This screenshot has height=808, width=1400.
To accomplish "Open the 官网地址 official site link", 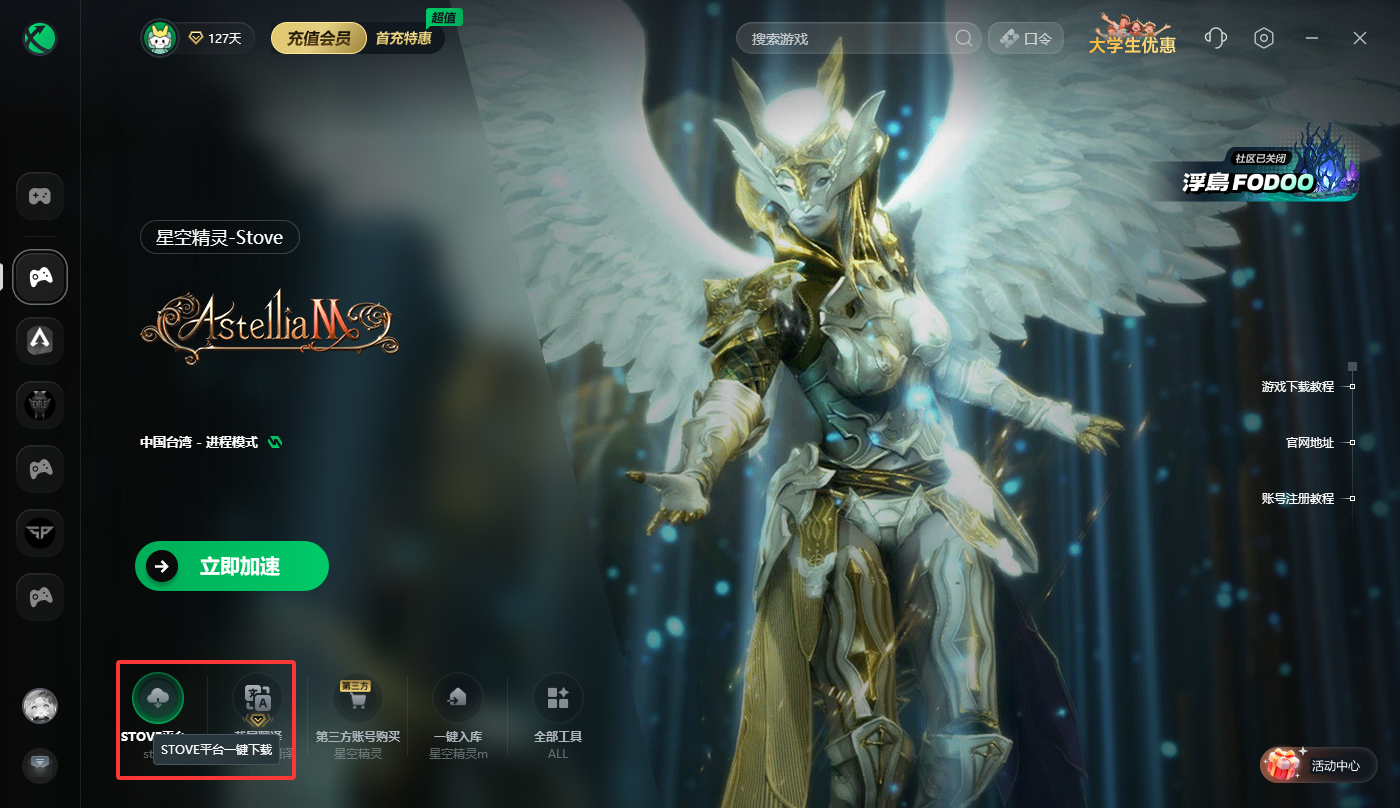I will [1309, 443].
